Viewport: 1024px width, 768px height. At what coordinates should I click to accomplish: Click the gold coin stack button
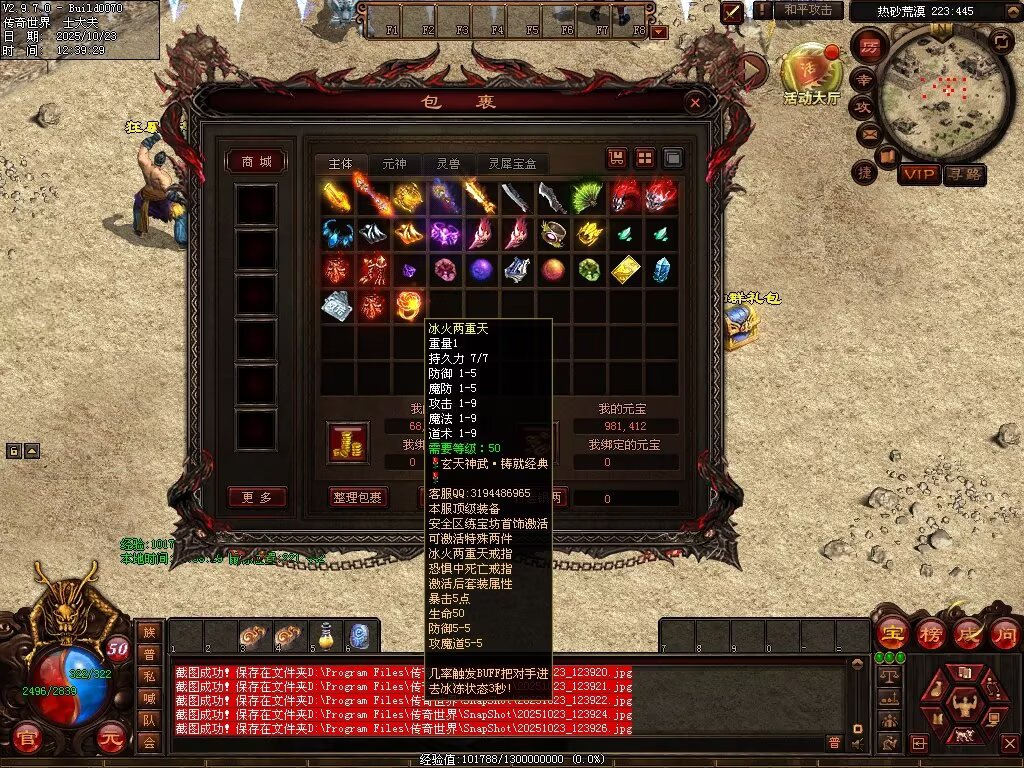coord(348,442)
